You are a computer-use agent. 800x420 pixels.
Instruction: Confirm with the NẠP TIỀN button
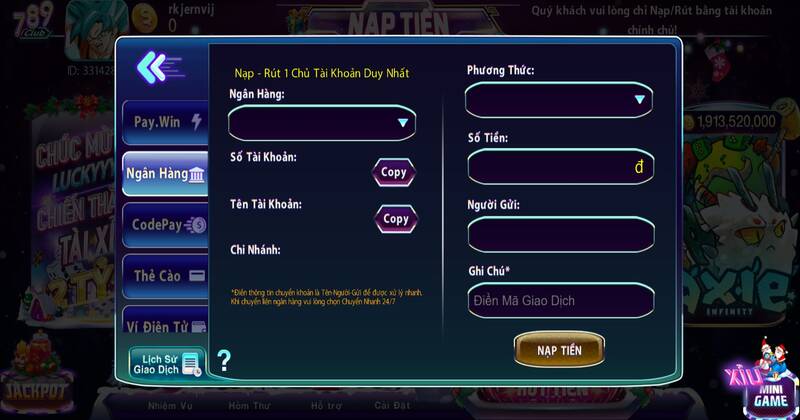559,350
